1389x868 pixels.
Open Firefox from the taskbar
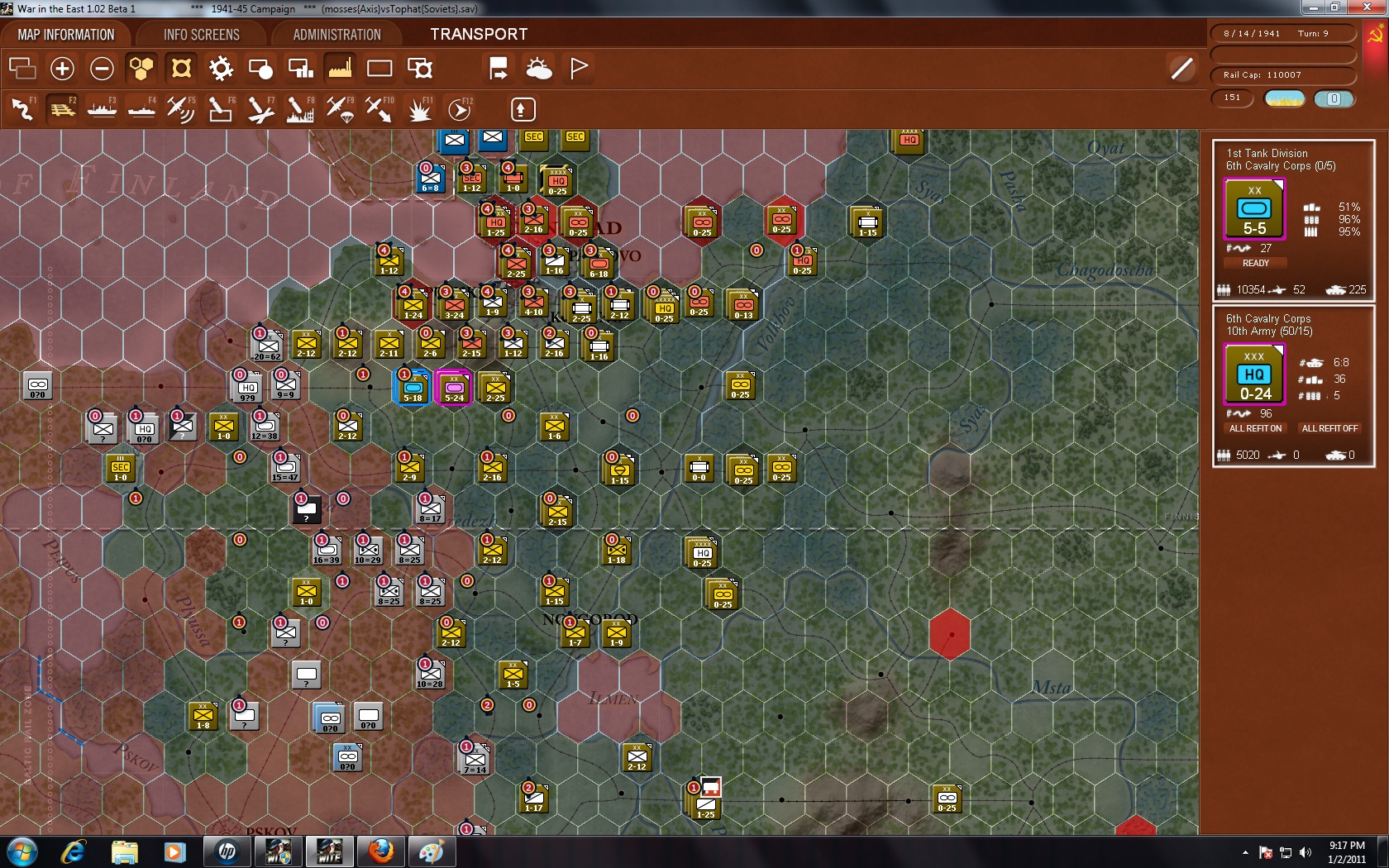tap(380, 851)
